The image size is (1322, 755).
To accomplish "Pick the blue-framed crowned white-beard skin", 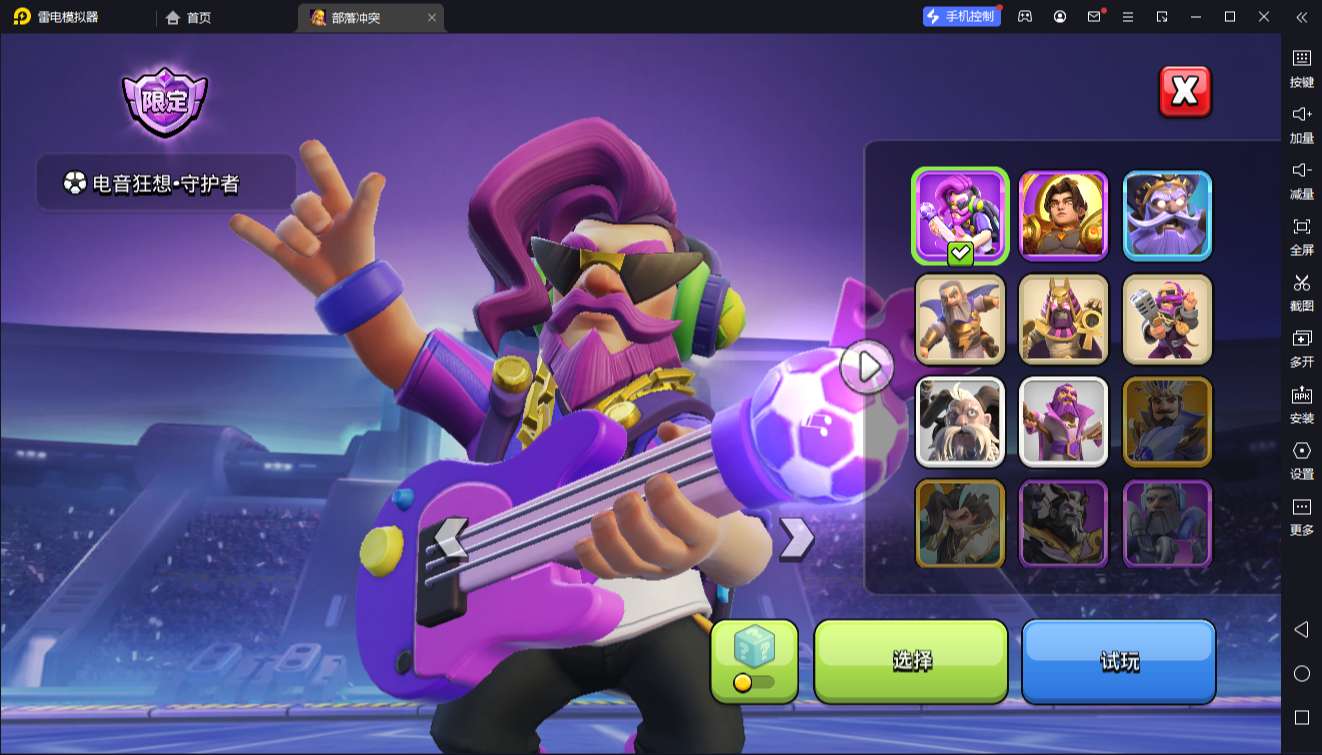I will click(1167, 215).
